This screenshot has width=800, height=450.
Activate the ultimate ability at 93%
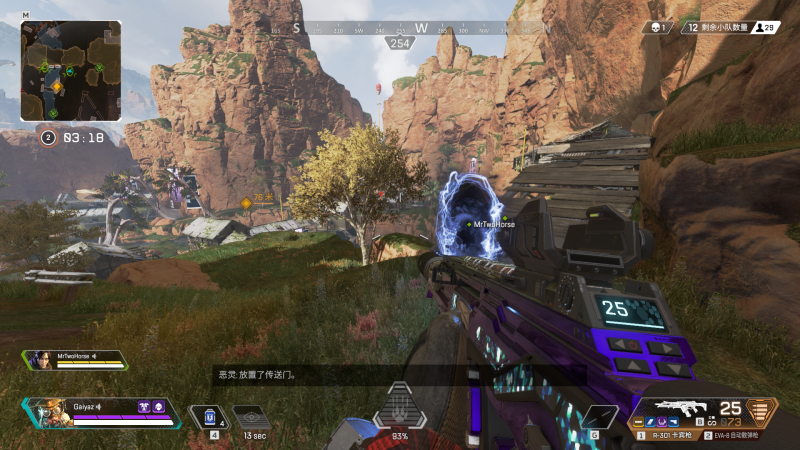click(400, 407)
